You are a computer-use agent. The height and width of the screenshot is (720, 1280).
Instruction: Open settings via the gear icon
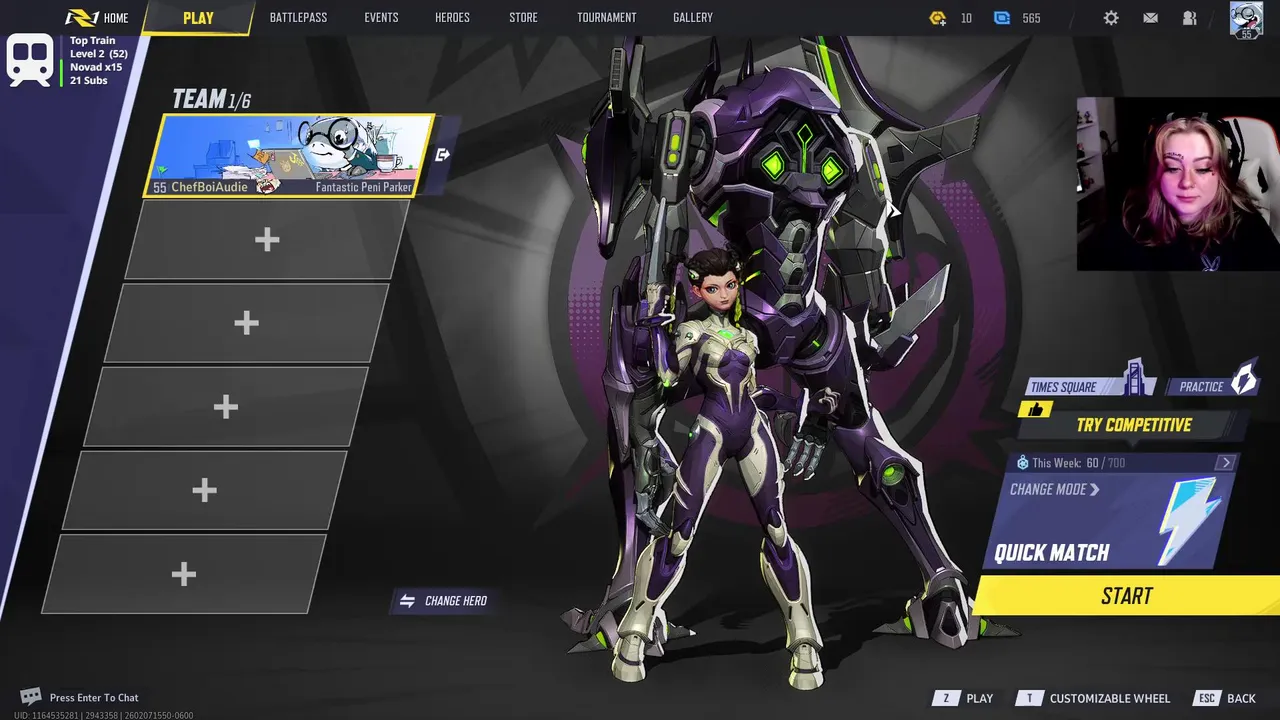pyautogui.click(x=1111, y=18)
